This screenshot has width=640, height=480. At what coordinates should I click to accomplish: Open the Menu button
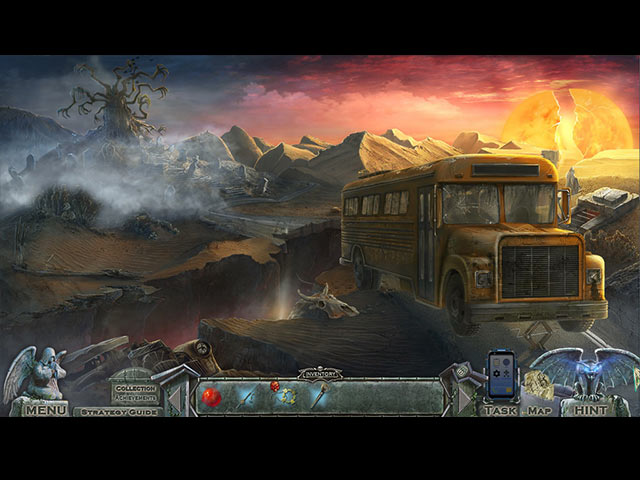point(46,410)
